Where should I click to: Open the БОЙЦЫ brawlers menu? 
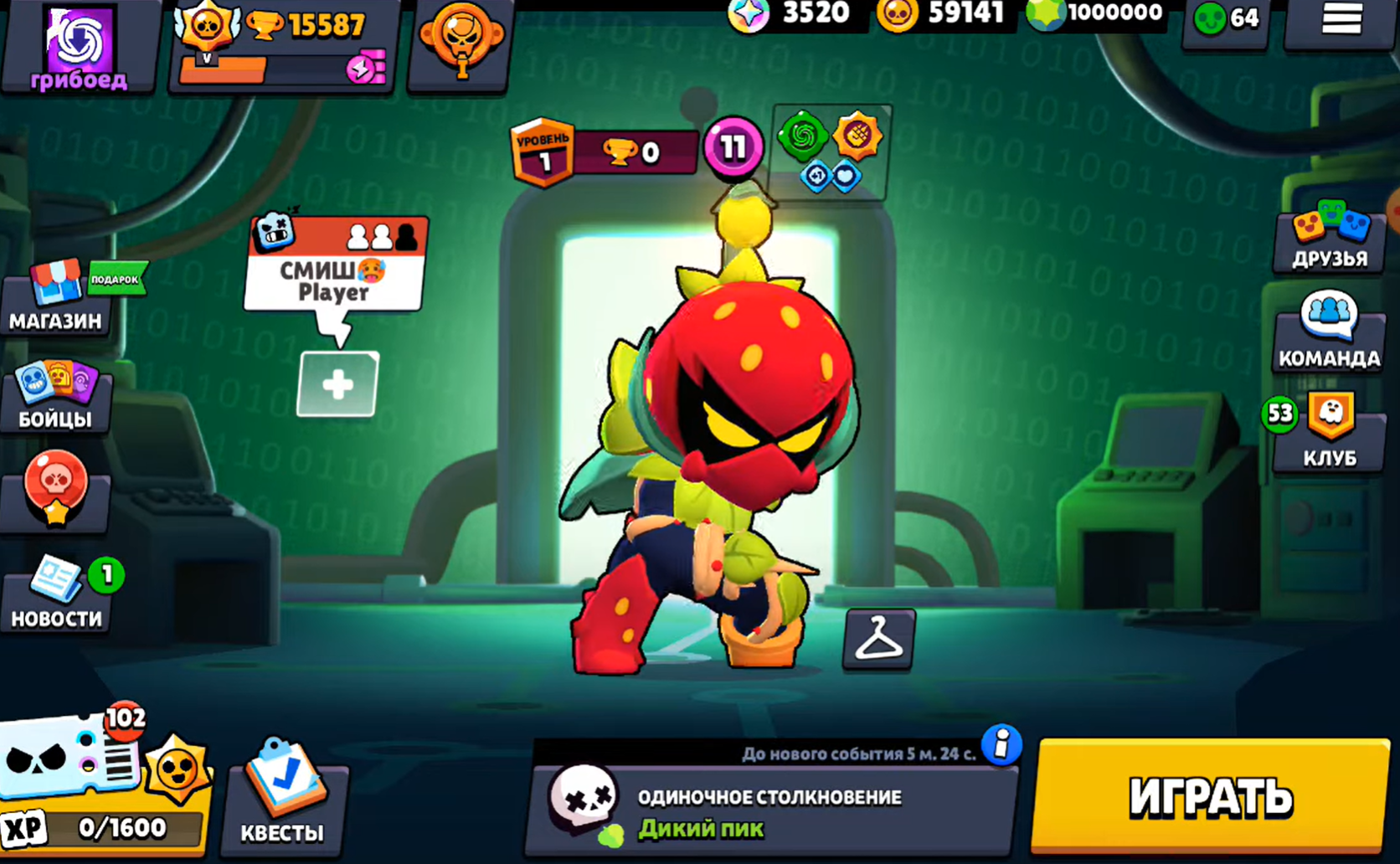pyautogui.click(x=56, y=396)
